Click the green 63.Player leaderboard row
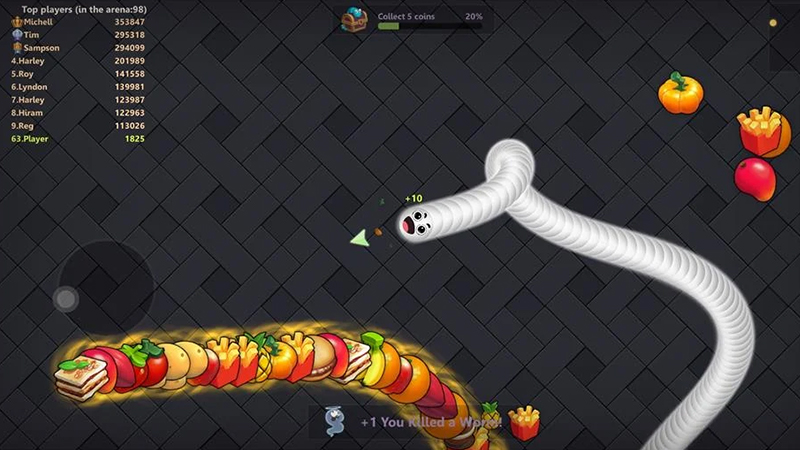 click(x=77, y=139)
